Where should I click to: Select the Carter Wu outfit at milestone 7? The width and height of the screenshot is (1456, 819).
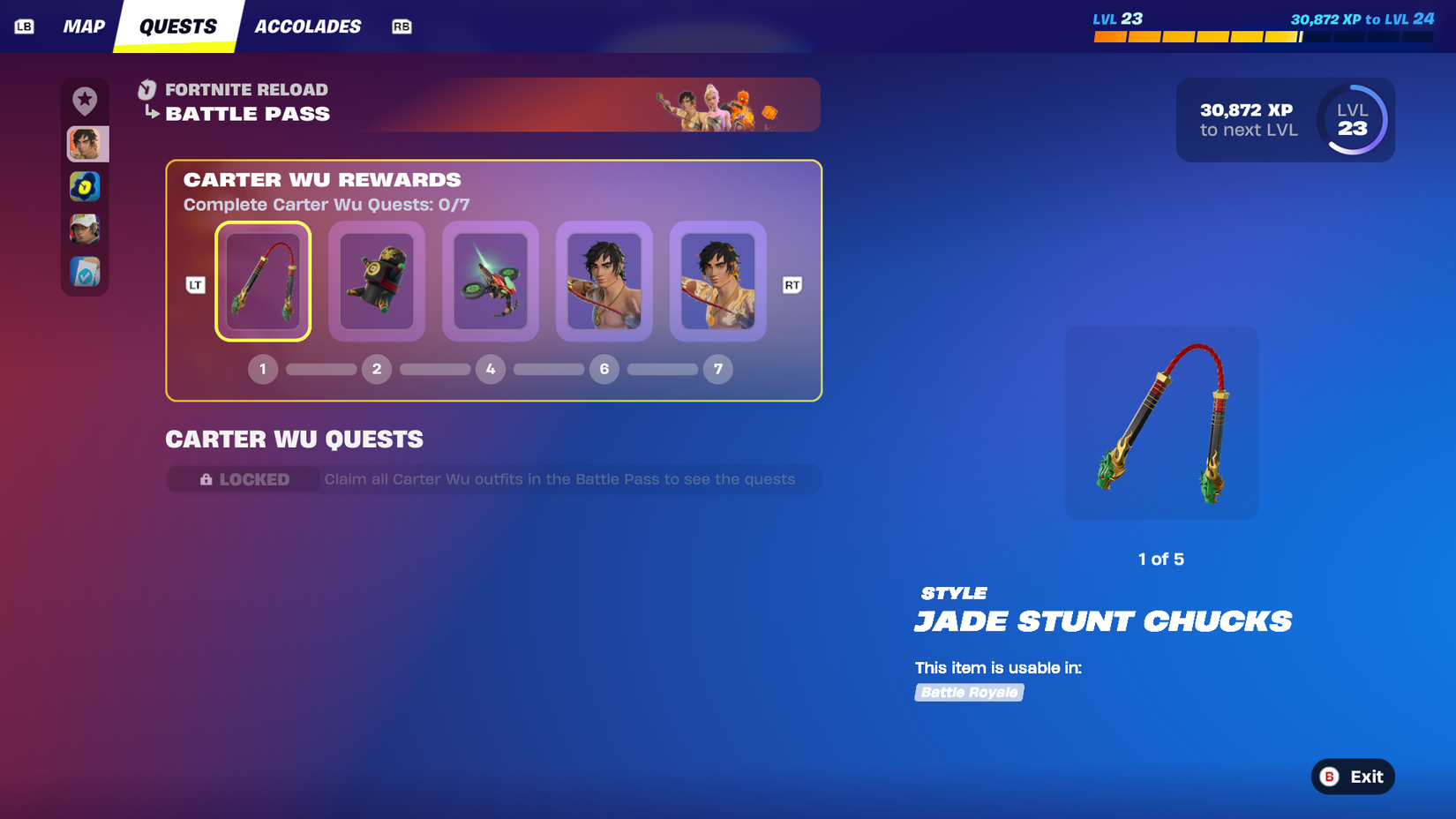(717, 281)
